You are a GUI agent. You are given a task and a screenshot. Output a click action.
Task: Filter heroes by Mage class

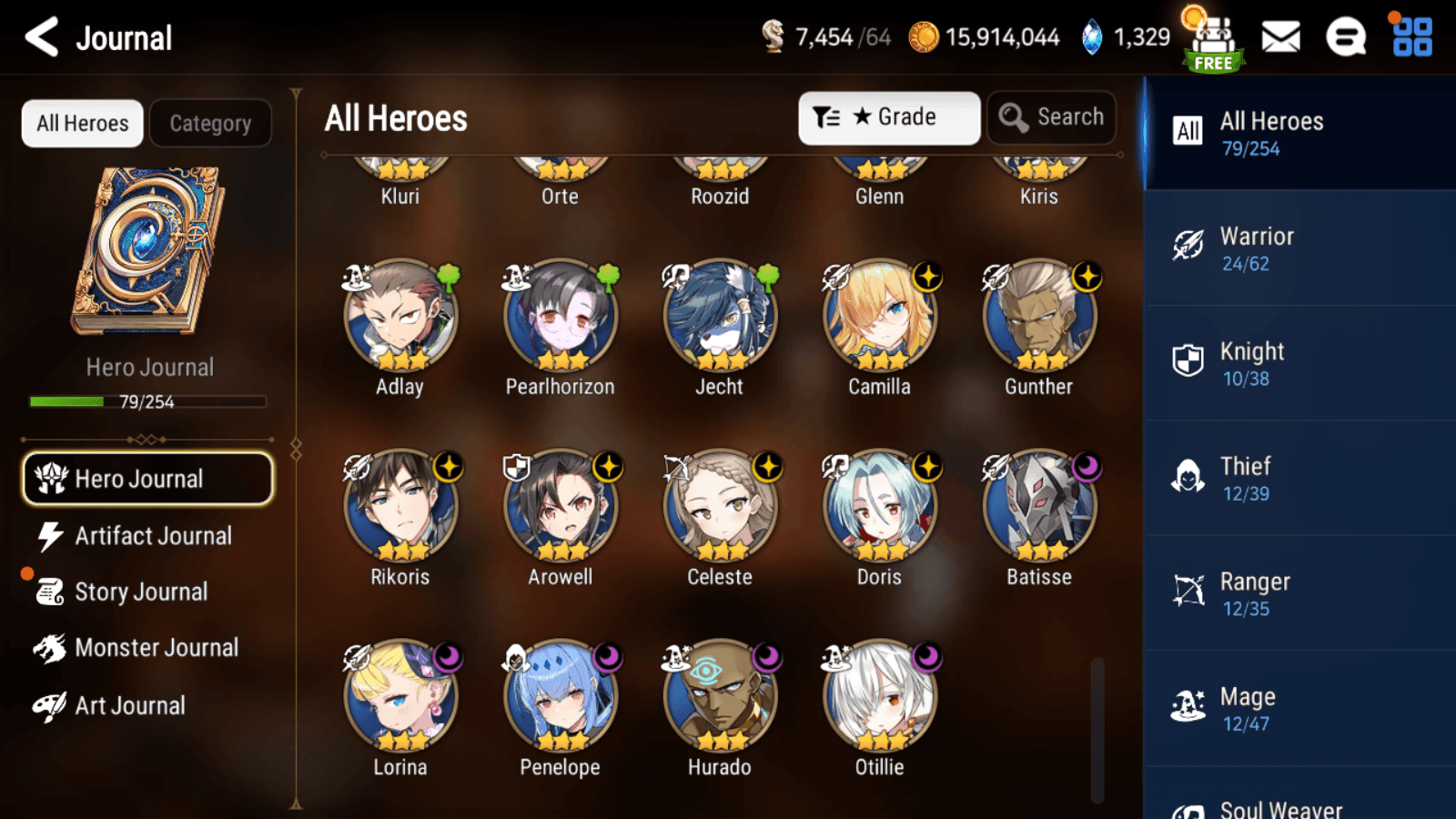point(1299,709)
